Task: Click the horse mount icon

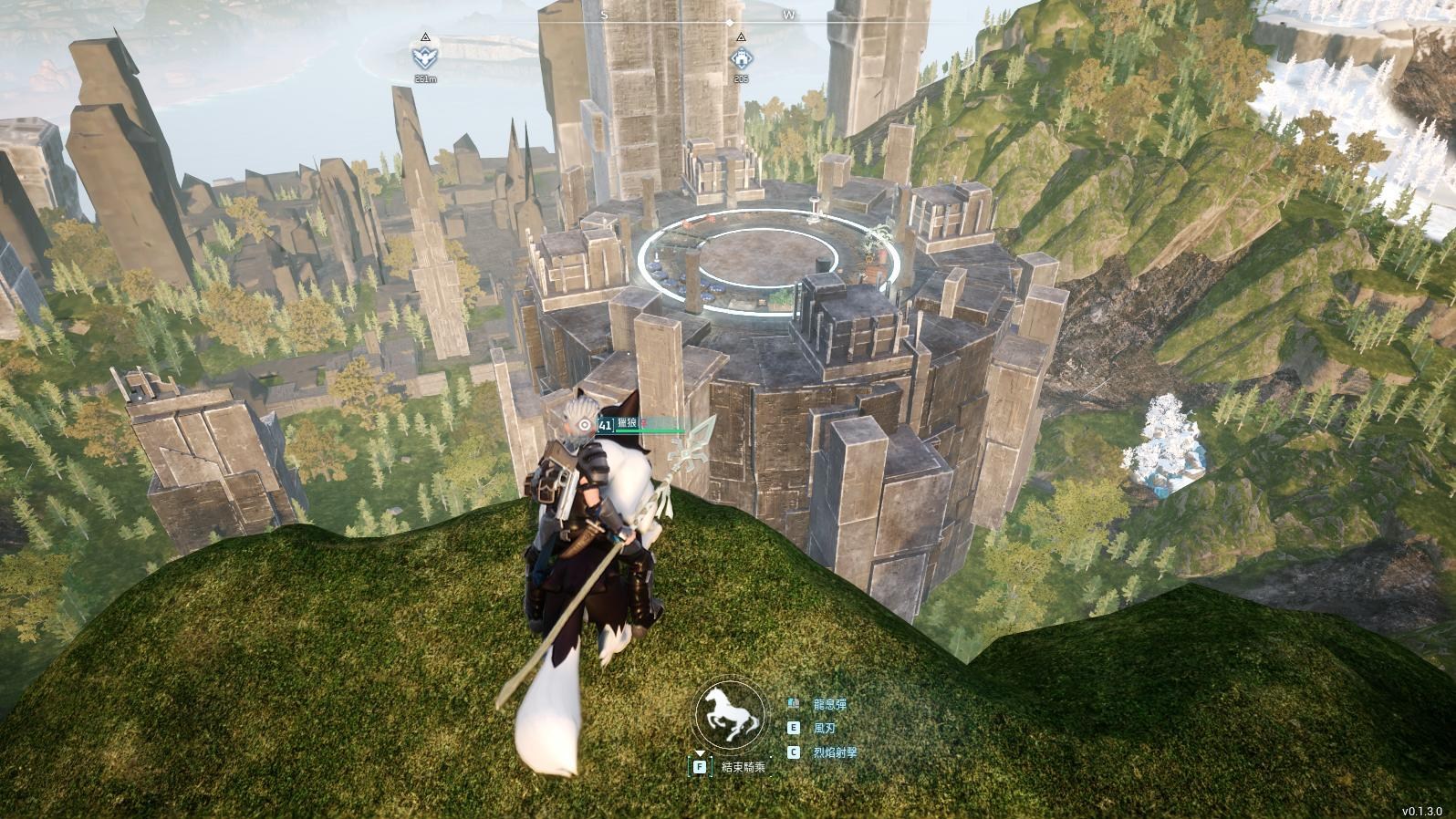Action: tap(729, 715)
